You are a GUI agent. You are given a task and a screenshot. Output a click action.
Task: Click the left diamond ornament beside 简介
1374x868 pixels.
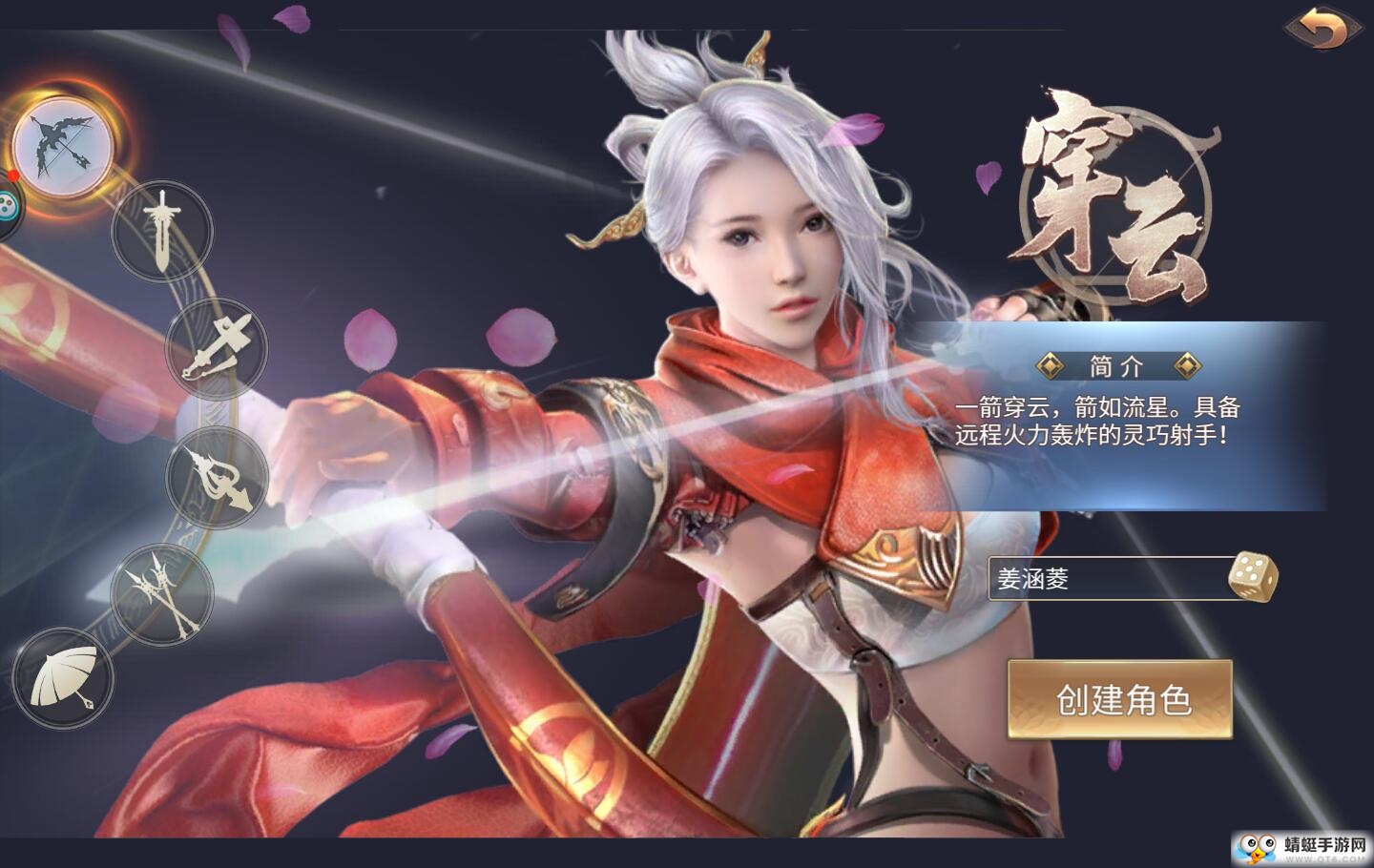tap(1052, 363)
